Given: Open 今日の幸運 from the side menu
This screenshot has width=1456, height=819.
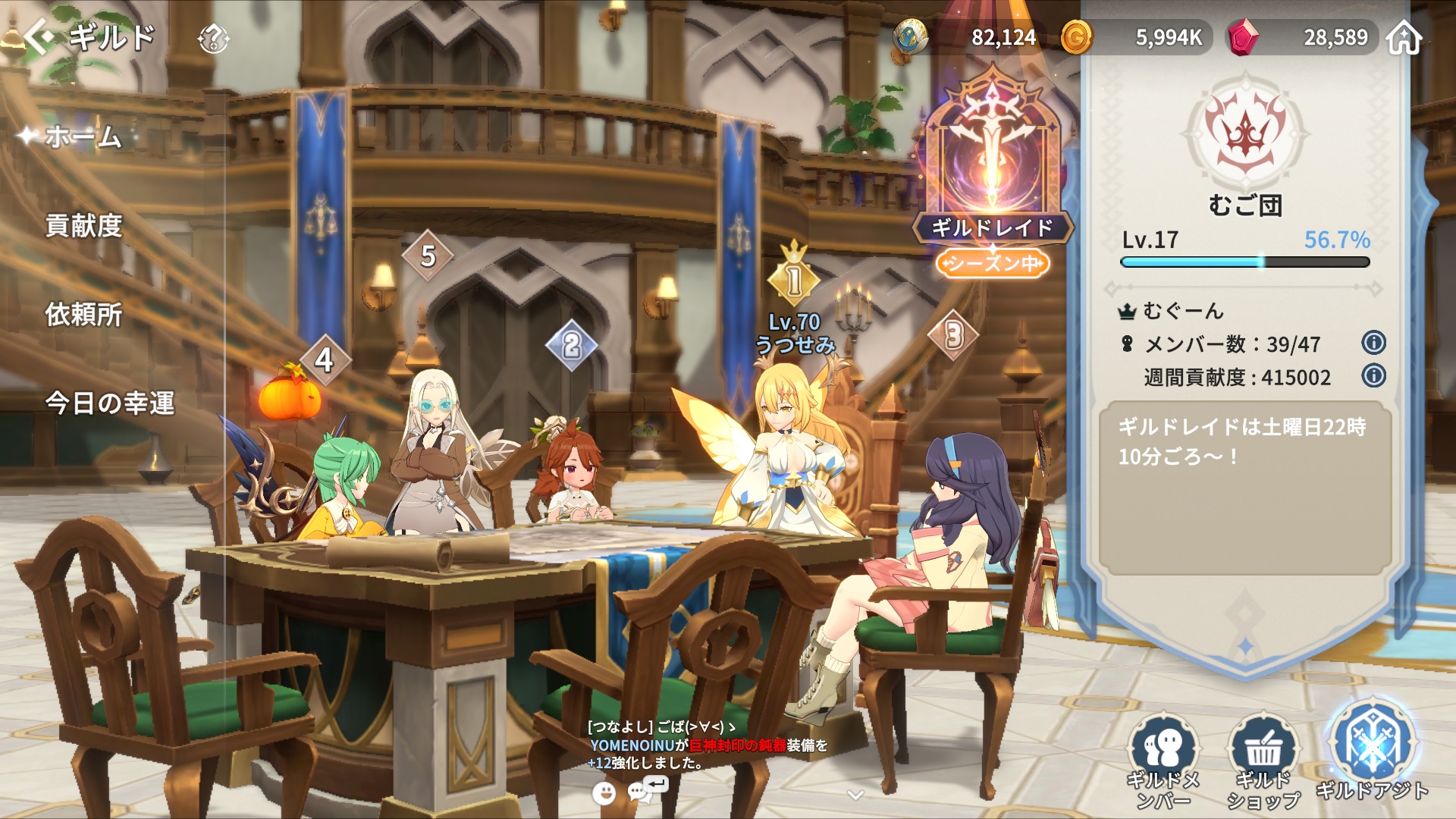Looking at the screenshot, I should tap(110, 403).
